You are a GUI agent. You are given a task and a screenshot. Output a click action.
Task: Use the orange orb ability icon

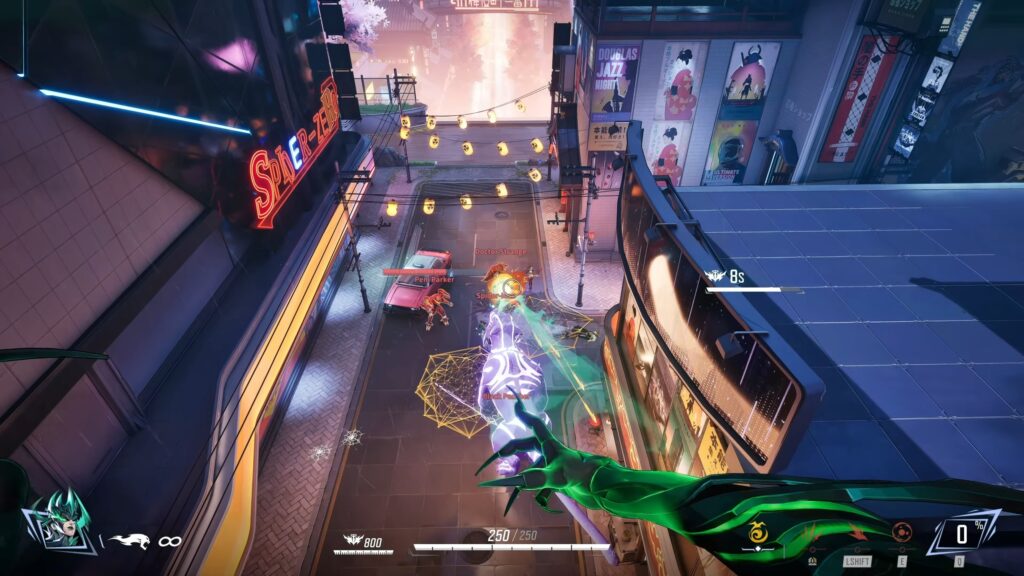(x=902, y=532)
